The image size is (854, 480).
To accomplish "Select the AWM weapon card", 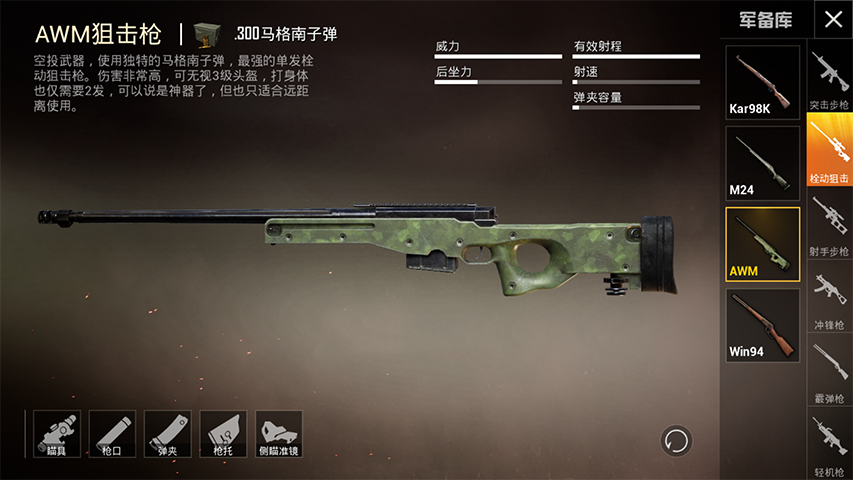I will click(763, 244).
